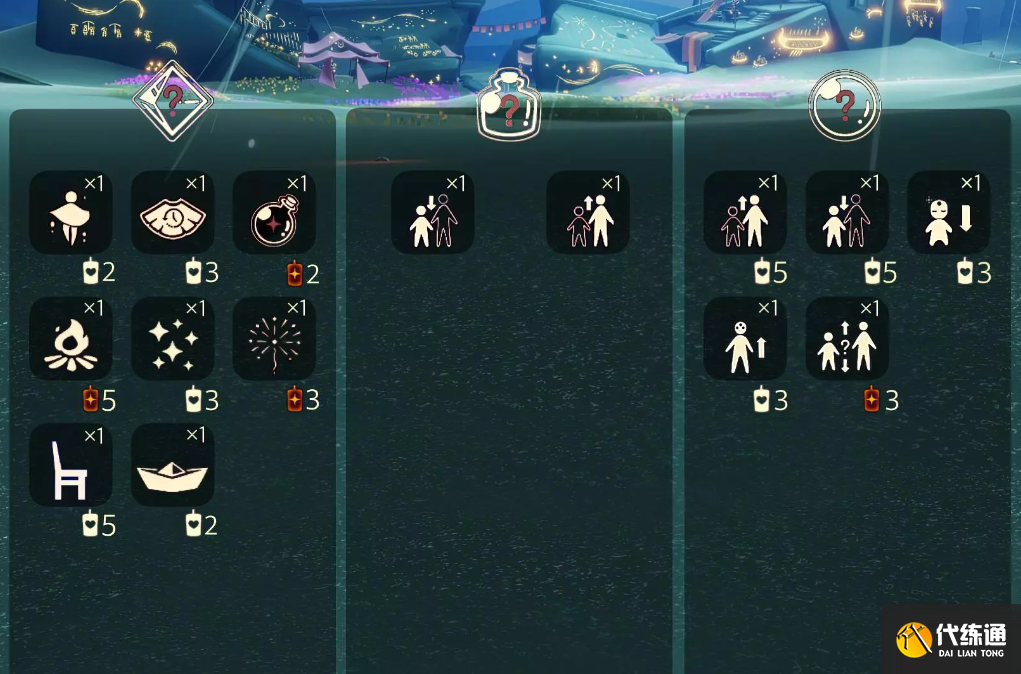Select the floating cape spirit item
Image resolution: width=1021 pixels, height=674 pixels.
[x=71, y=212]
